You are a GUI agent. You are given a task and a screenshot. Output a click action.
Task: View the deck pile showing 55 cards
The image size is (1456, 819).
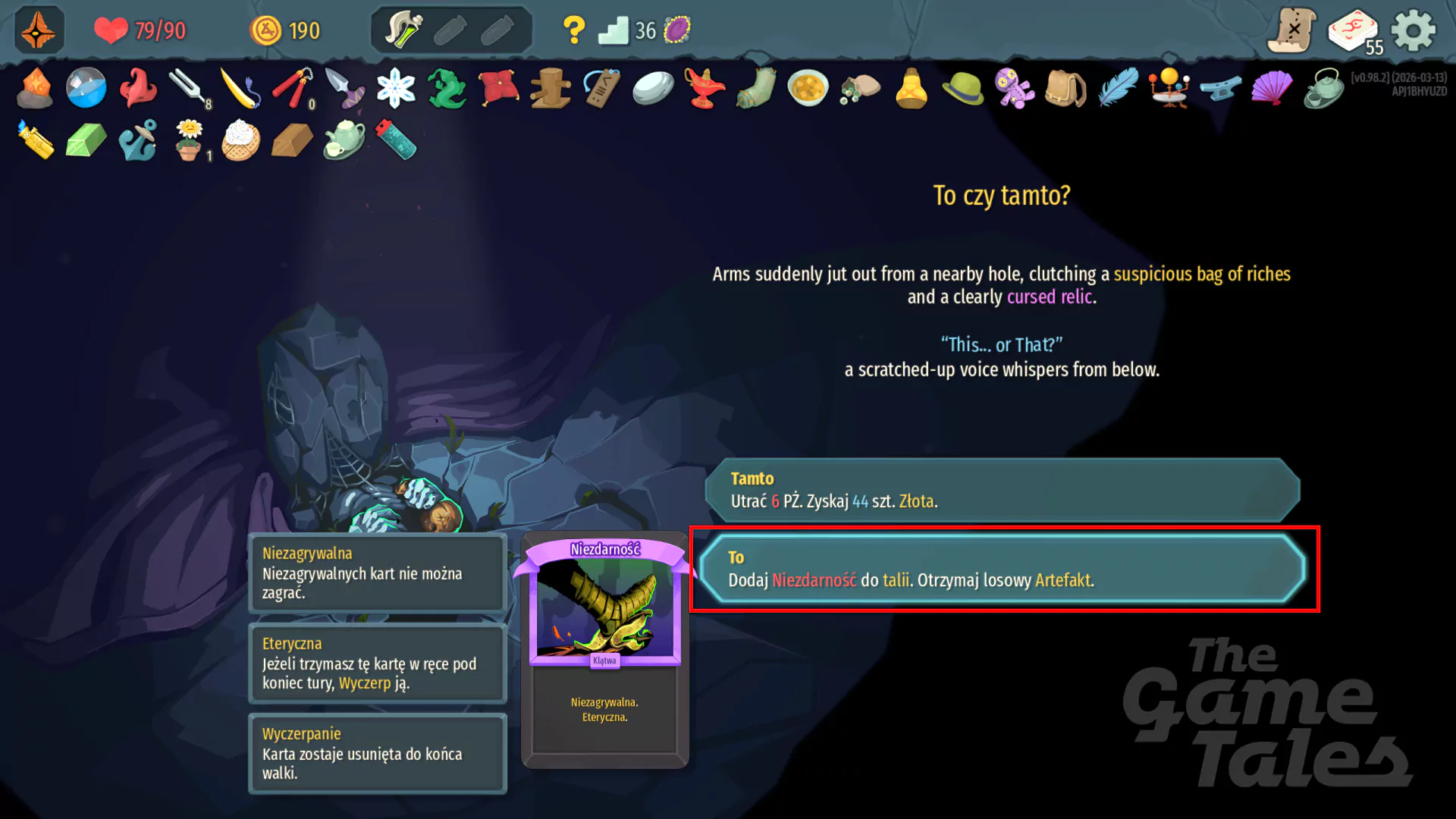coord(1353,30)
